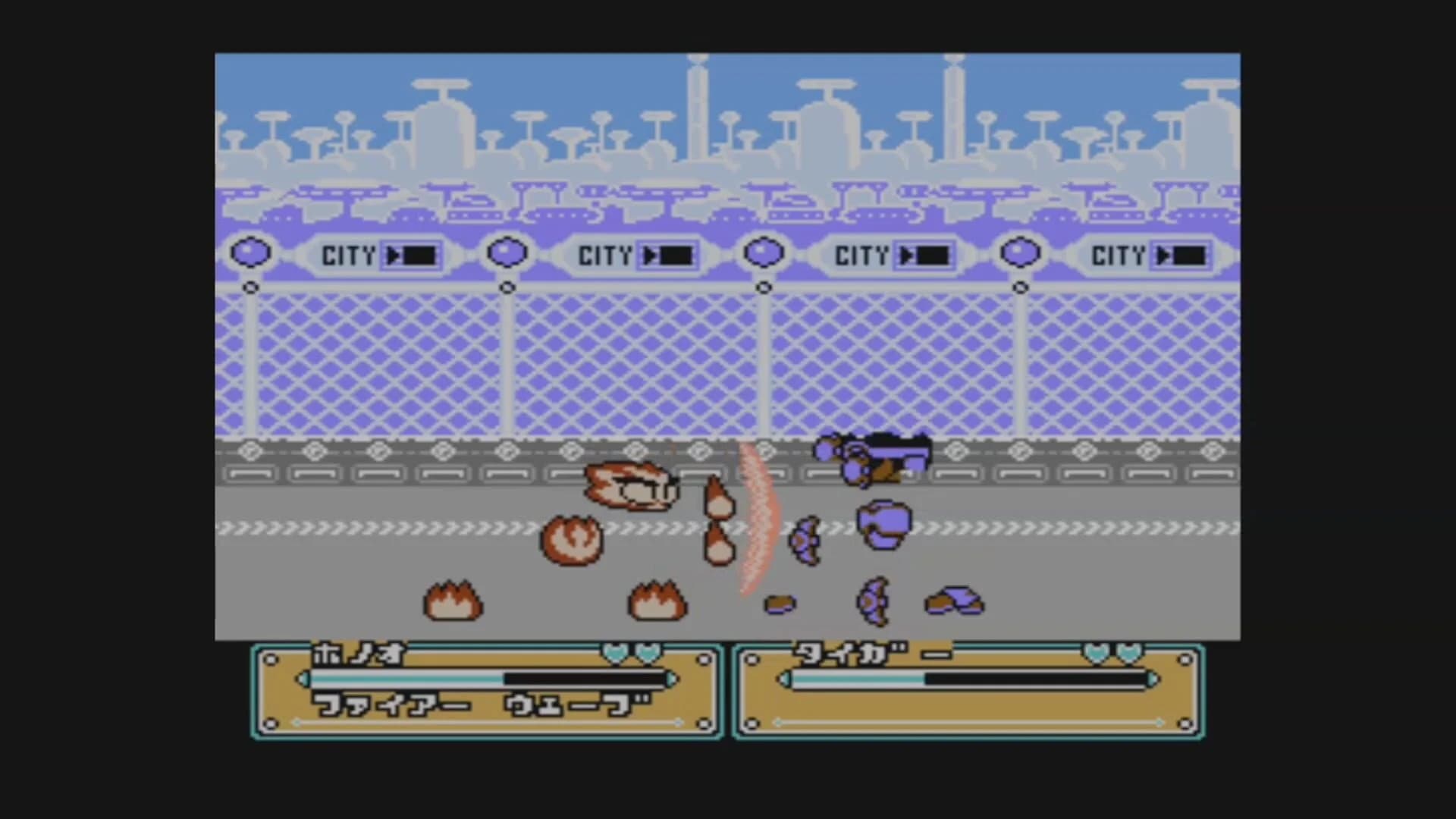Screen dimensions: 1456x819
Task: Open the arrow marker on the rightmost CITY sign
Action: coord(1163,256)
